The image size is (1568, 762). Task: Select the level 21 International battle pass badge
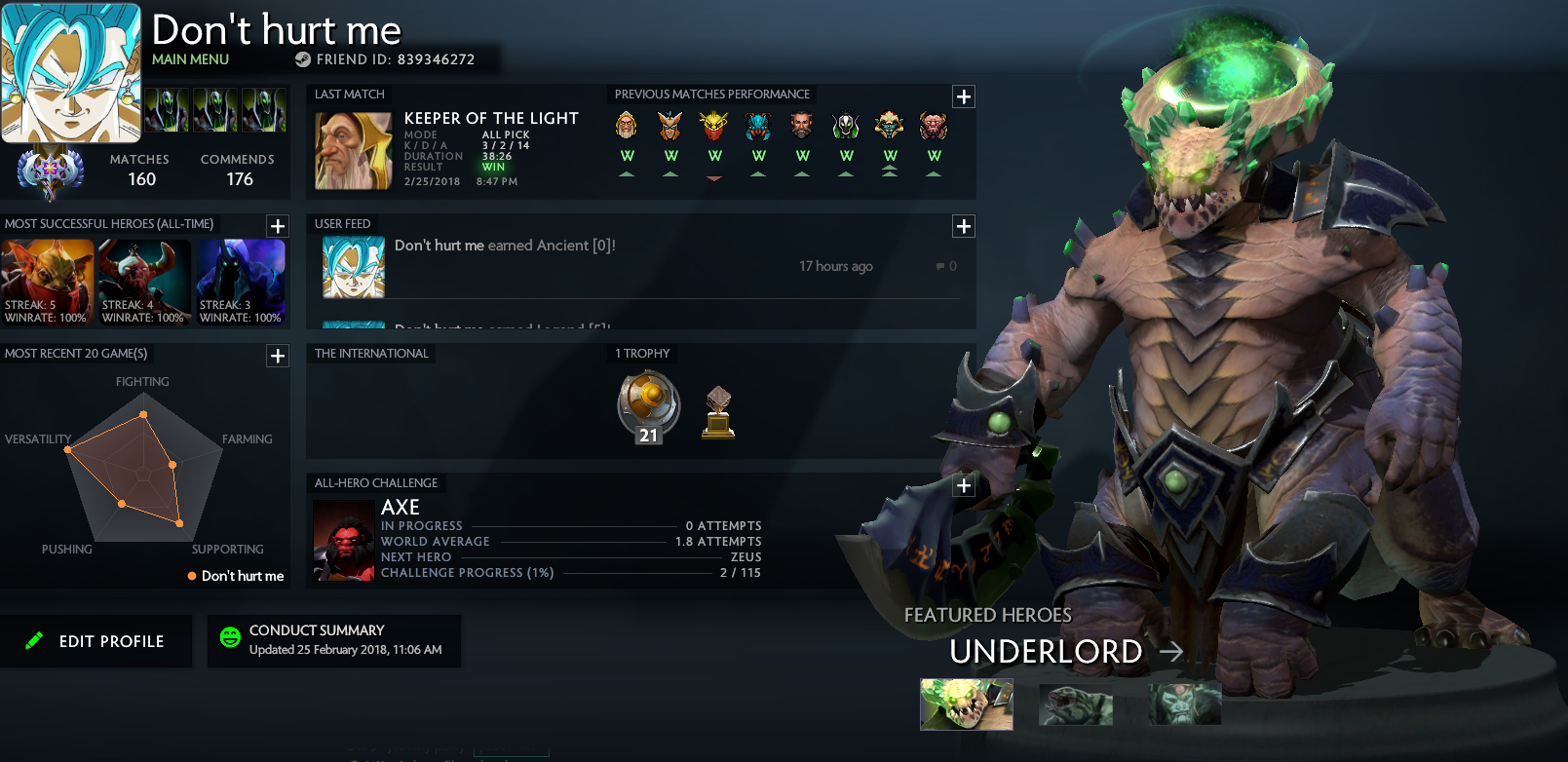[x=648, y=407]
